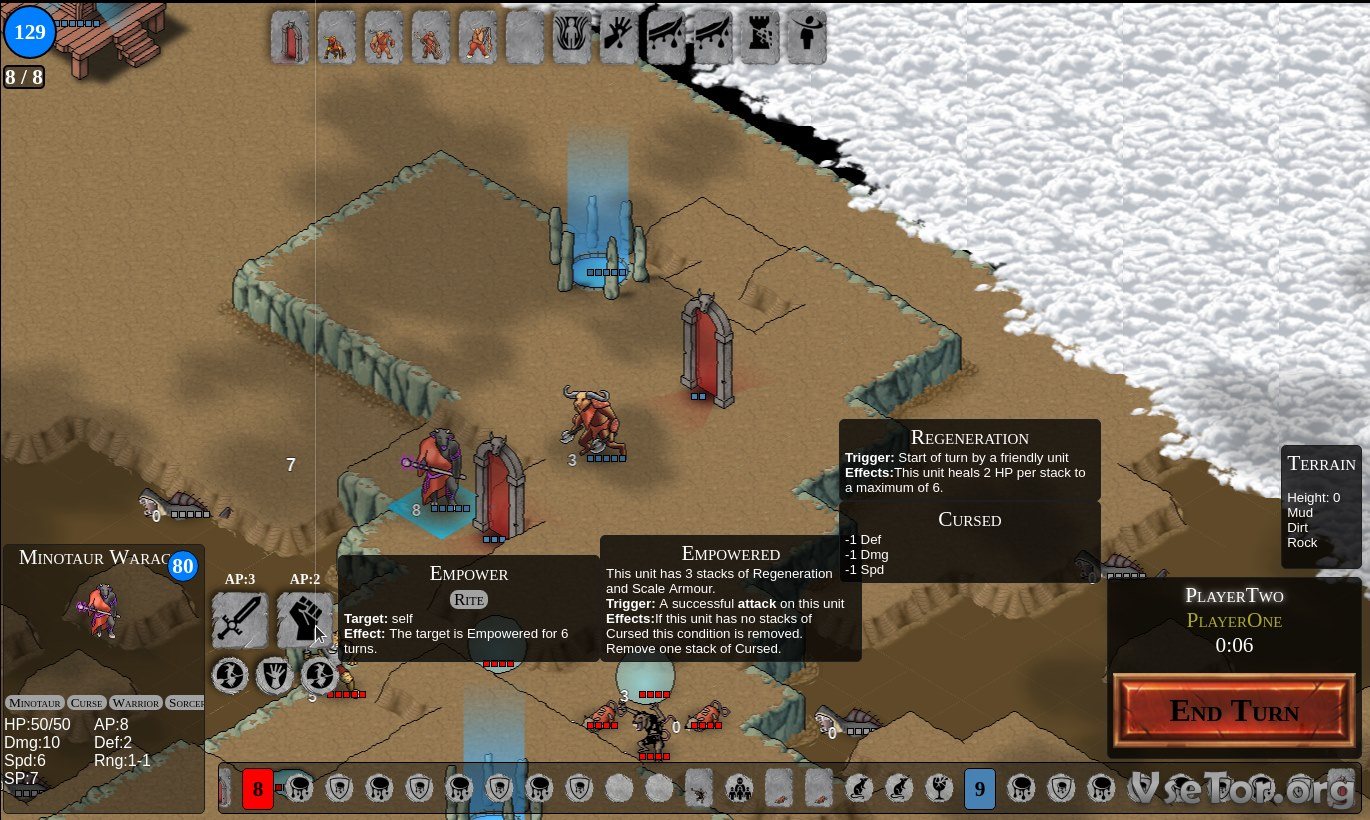Viewport: 1370px width, 820px height.
Task: Click the shield-with-hand status icon
Action: coord(274,676)
